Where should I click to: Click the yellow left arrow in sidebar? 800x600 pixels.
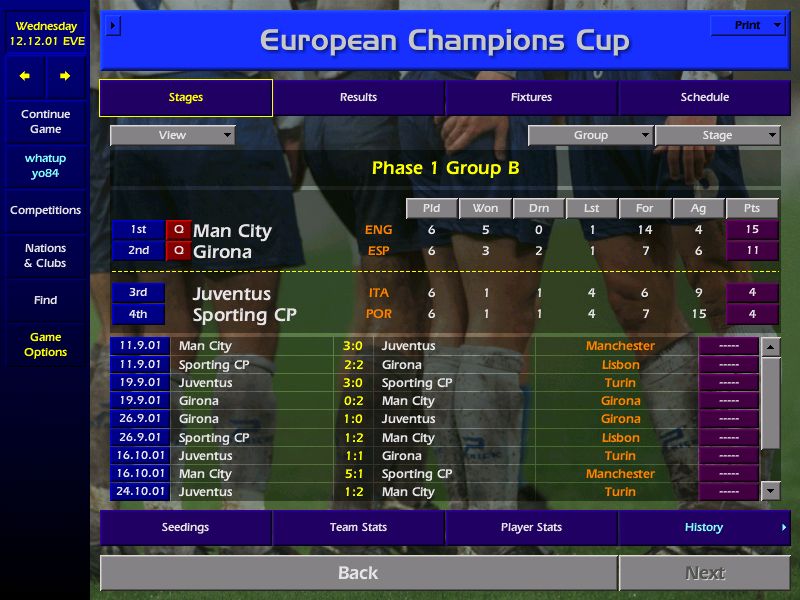click(25, 76)
